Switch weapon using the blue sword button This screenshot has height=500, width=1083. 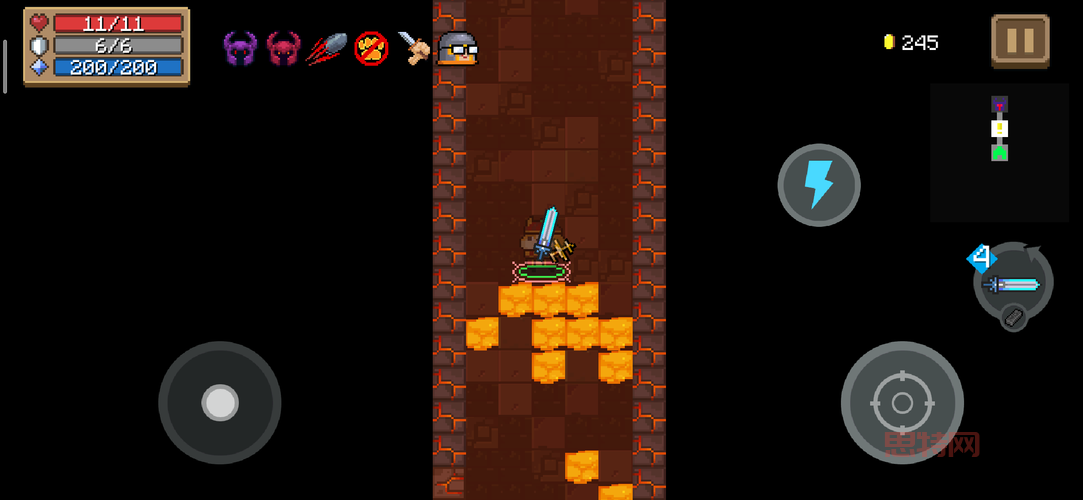[x=1013, y=284]
